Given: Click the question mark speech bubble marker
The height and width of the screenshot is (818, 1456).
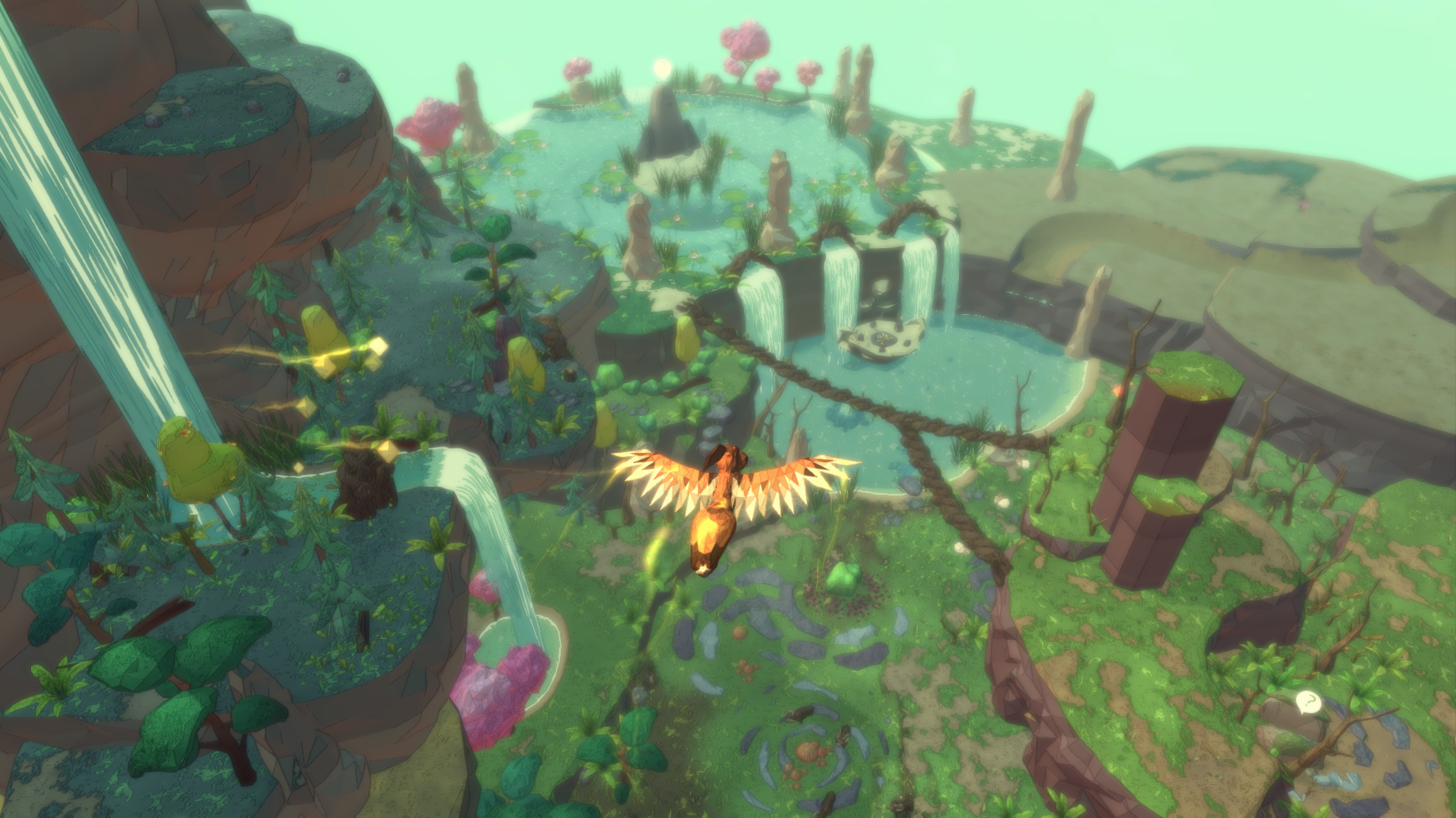Looking at the screenshot, I should click(1308, 702).
